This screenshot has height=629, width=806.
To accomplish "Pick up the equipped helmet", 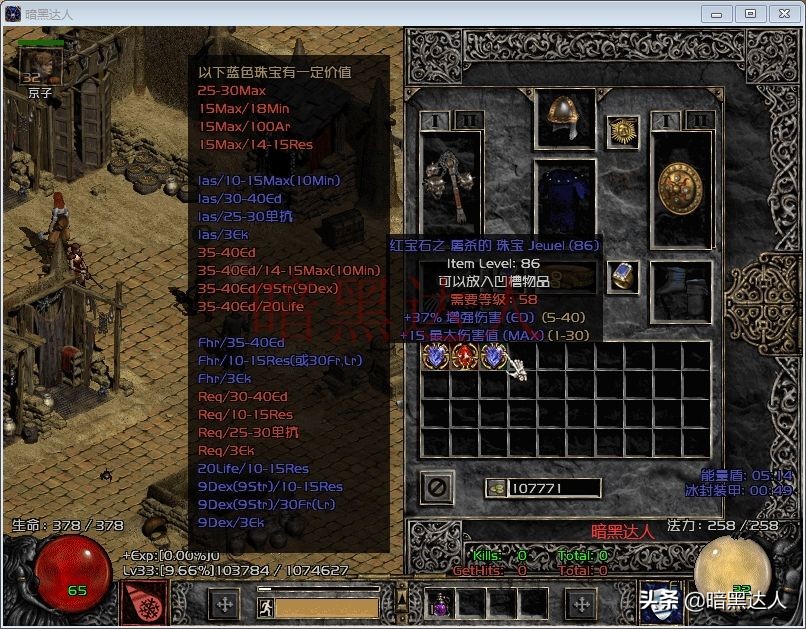I will (x=565, y=118).
